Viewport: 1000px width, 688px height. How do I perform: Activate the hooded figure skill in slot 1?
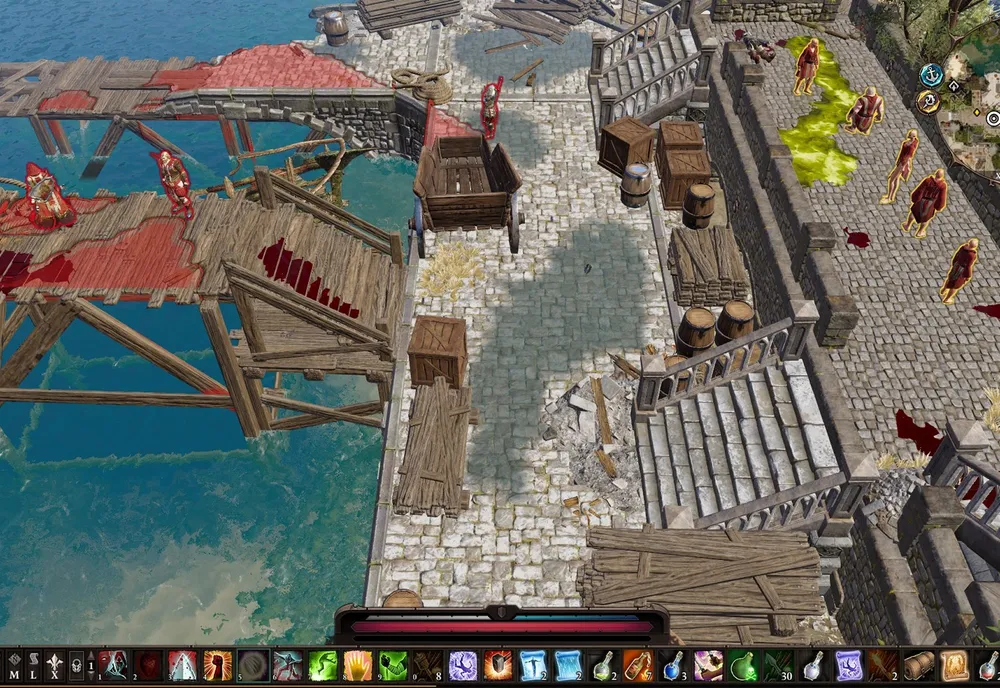pos(114,665)
